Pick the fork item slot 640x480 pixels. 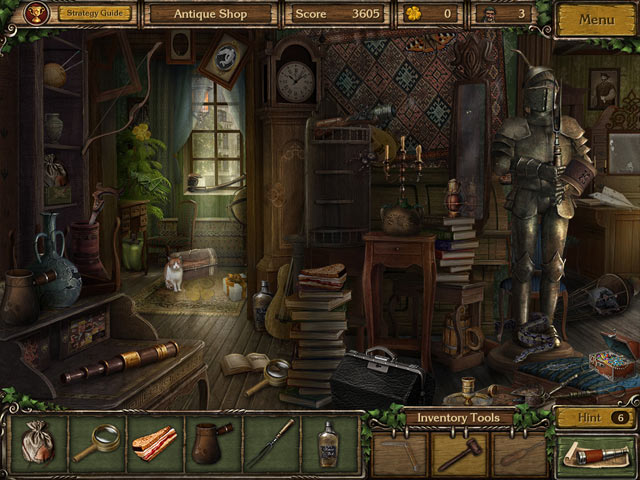coord(271,443)
